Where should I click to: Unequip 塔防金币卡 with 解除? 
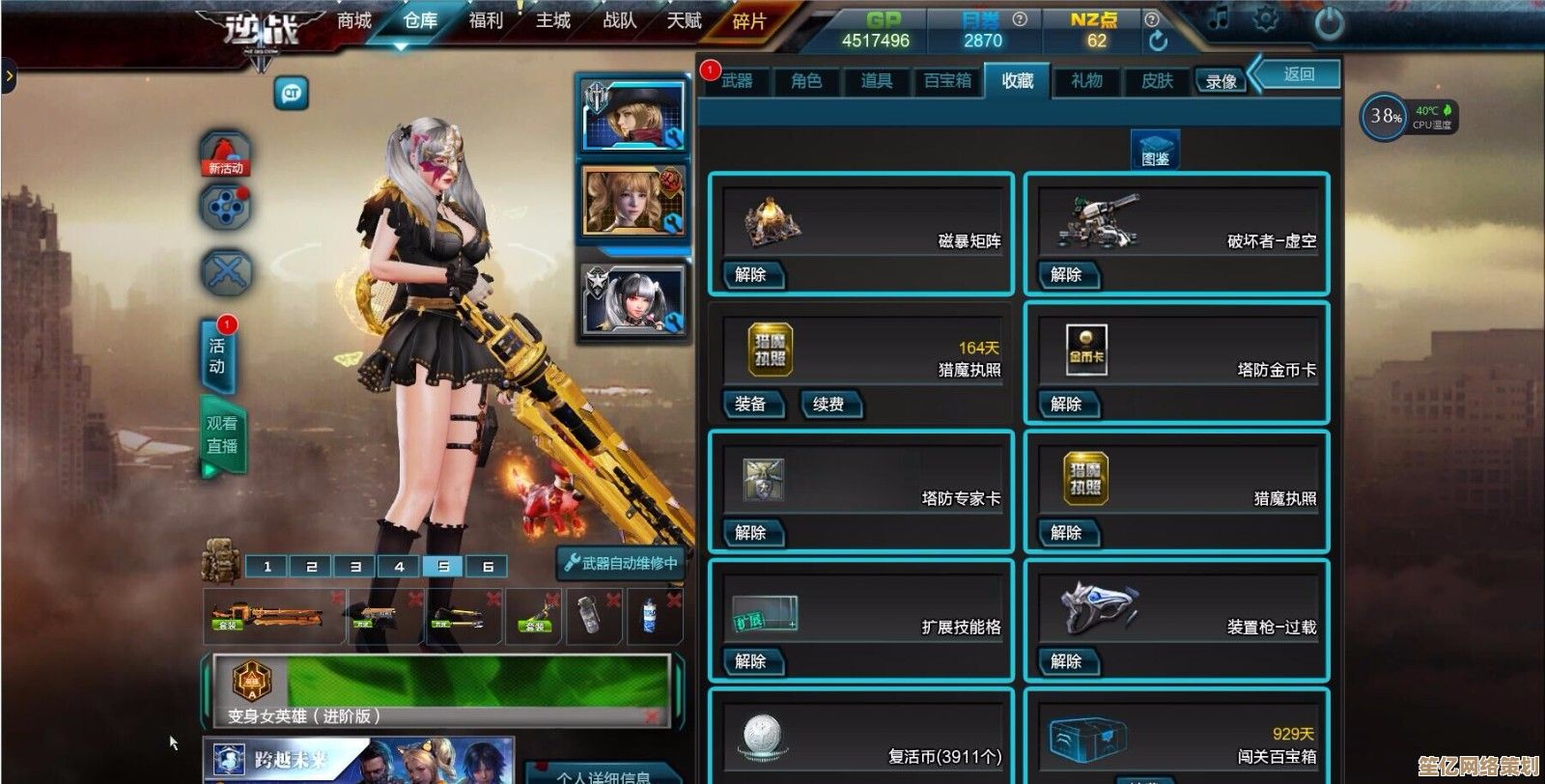[x=1066, y=404]
